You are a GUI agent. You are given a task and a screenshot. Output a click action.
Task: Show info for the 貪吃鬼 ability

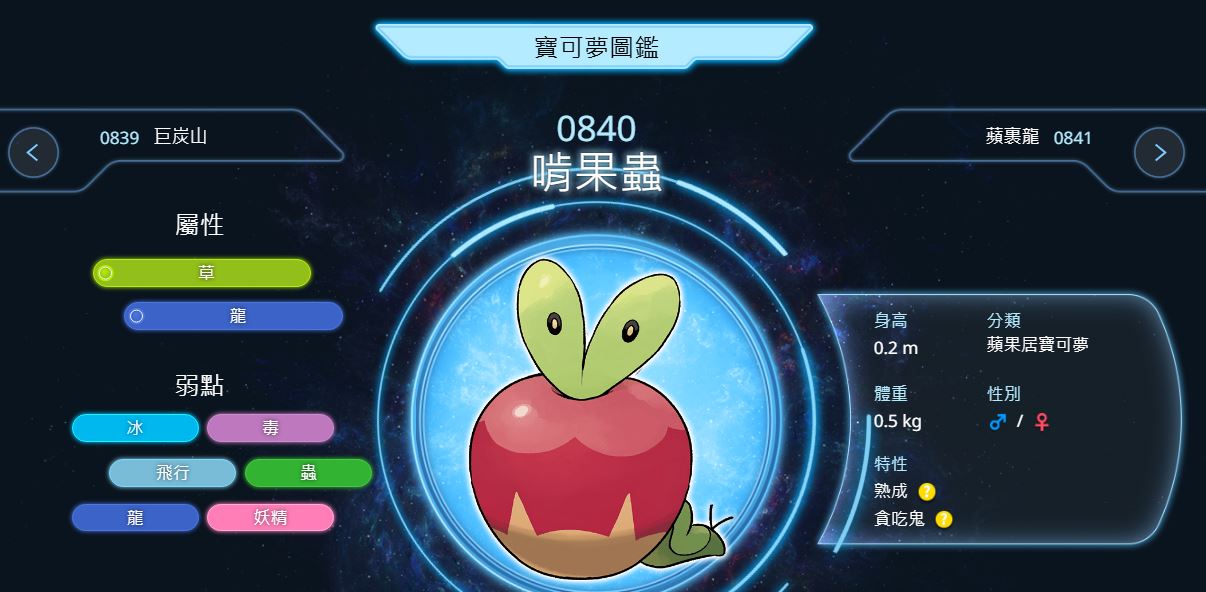(x=944, y=519)
